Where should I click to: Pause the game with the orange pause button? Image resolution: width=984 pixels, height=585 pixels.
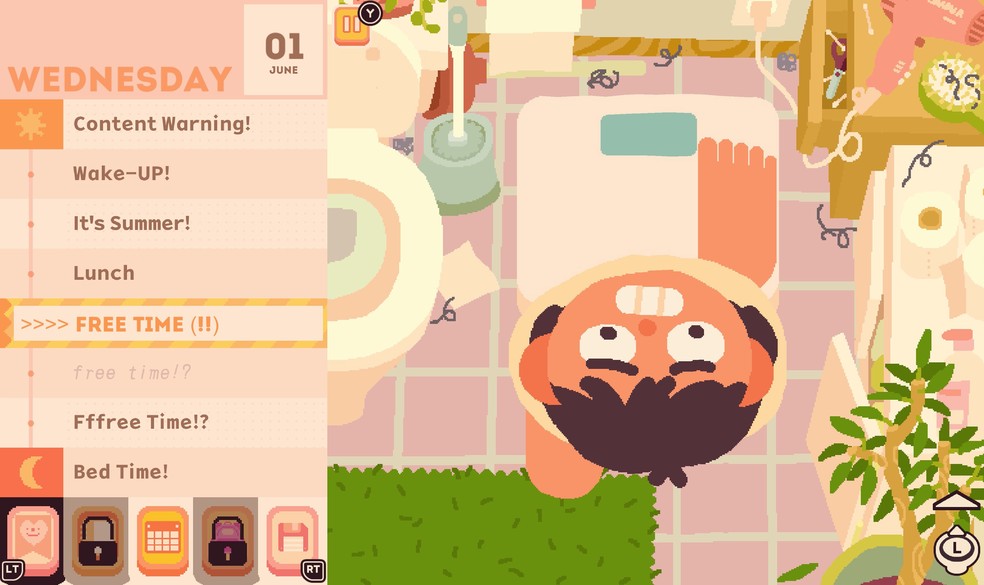click(x=350, y=26)
